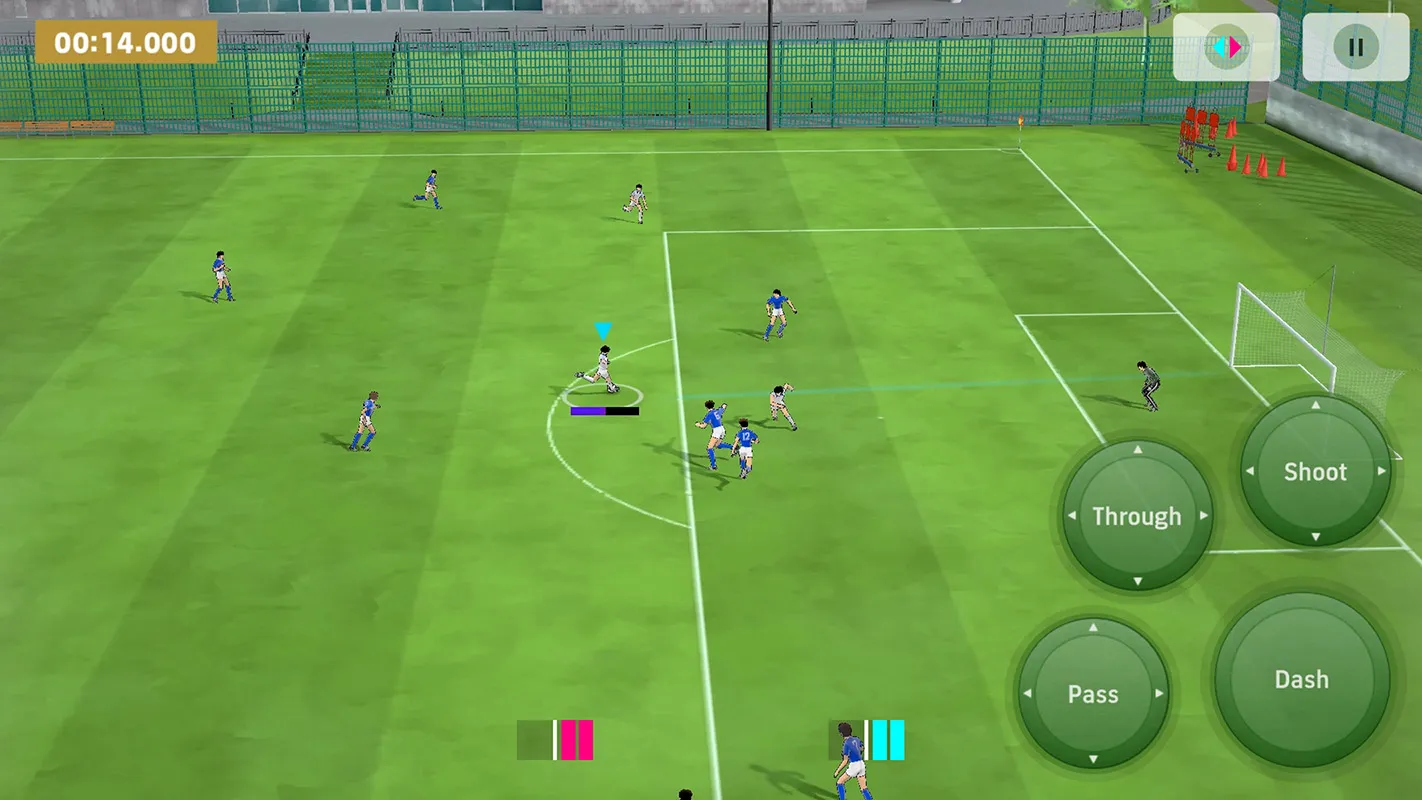This screenshot has height=800, width=1422.
Task: Pause the match with the pause icon
Action: 1357,46
